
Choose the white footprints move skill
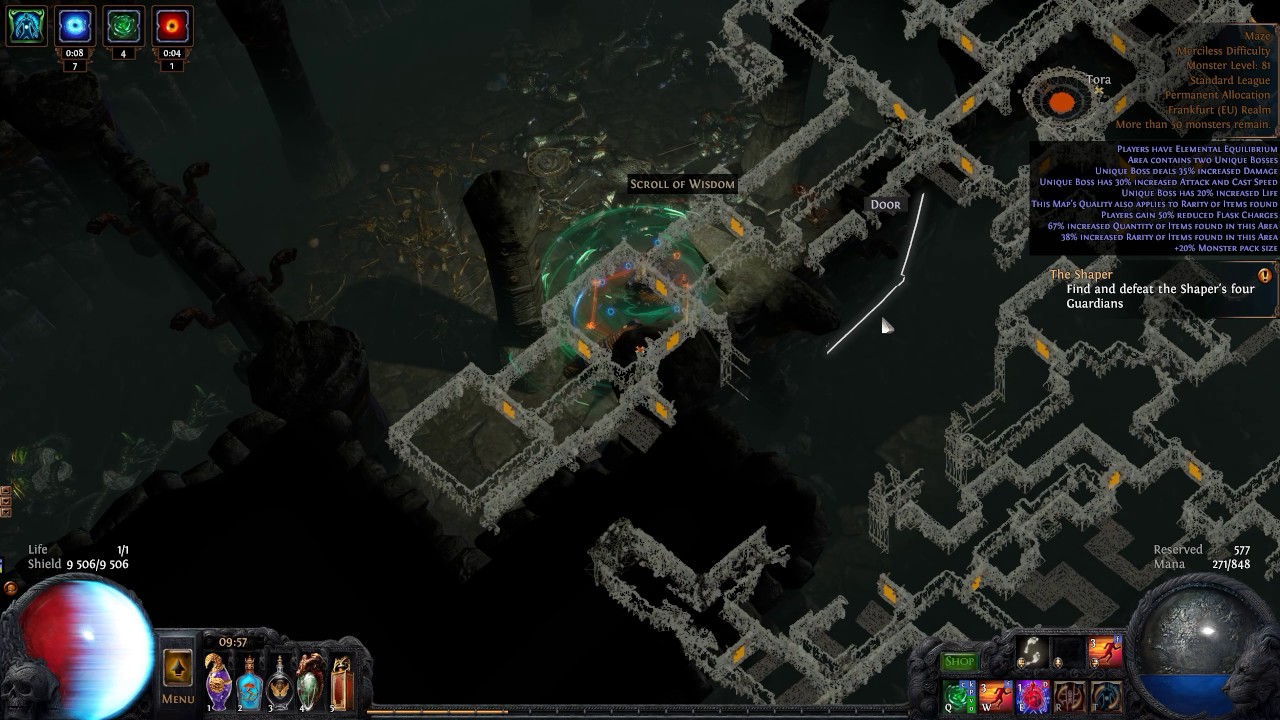pyautogui.click(x=1033, y=653)
